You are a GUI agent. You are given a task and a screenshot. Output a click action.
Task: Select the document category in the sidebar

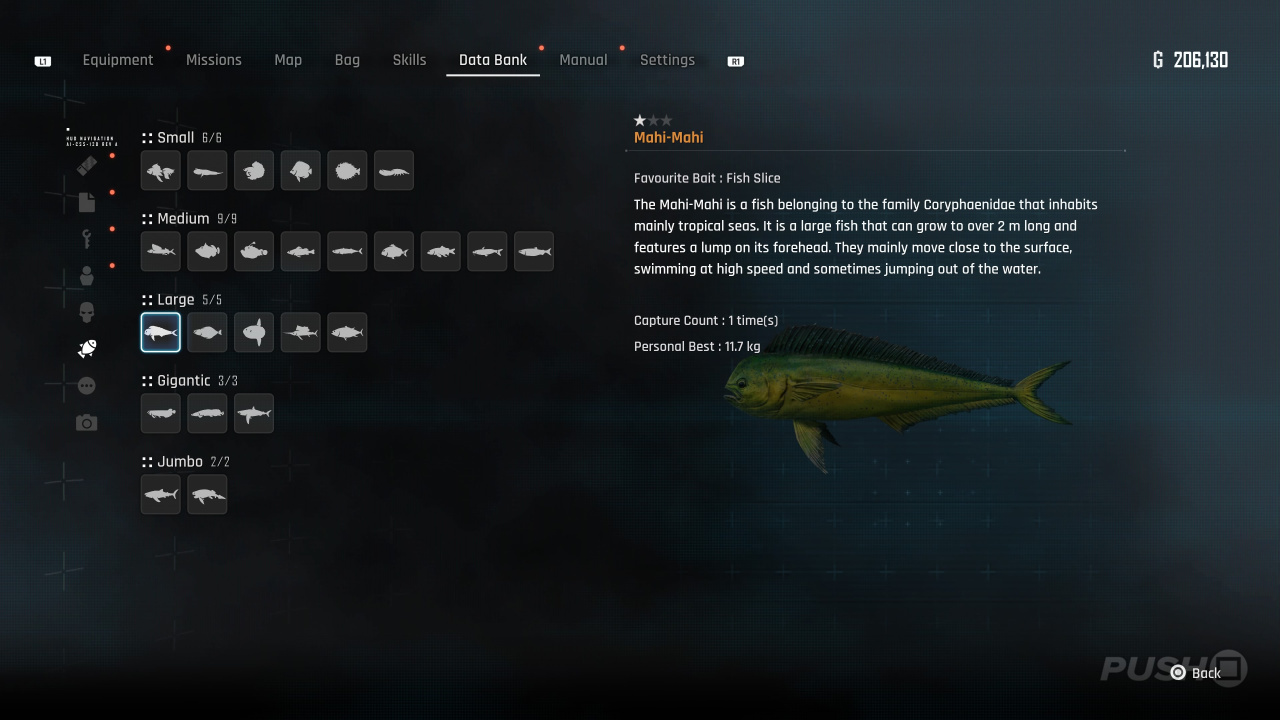(x=87, y=202)
